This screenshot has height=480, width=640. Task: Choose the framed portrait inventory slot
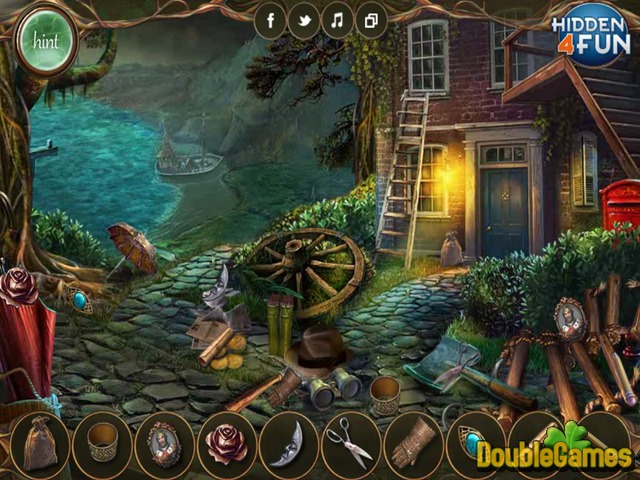(164, 442)
